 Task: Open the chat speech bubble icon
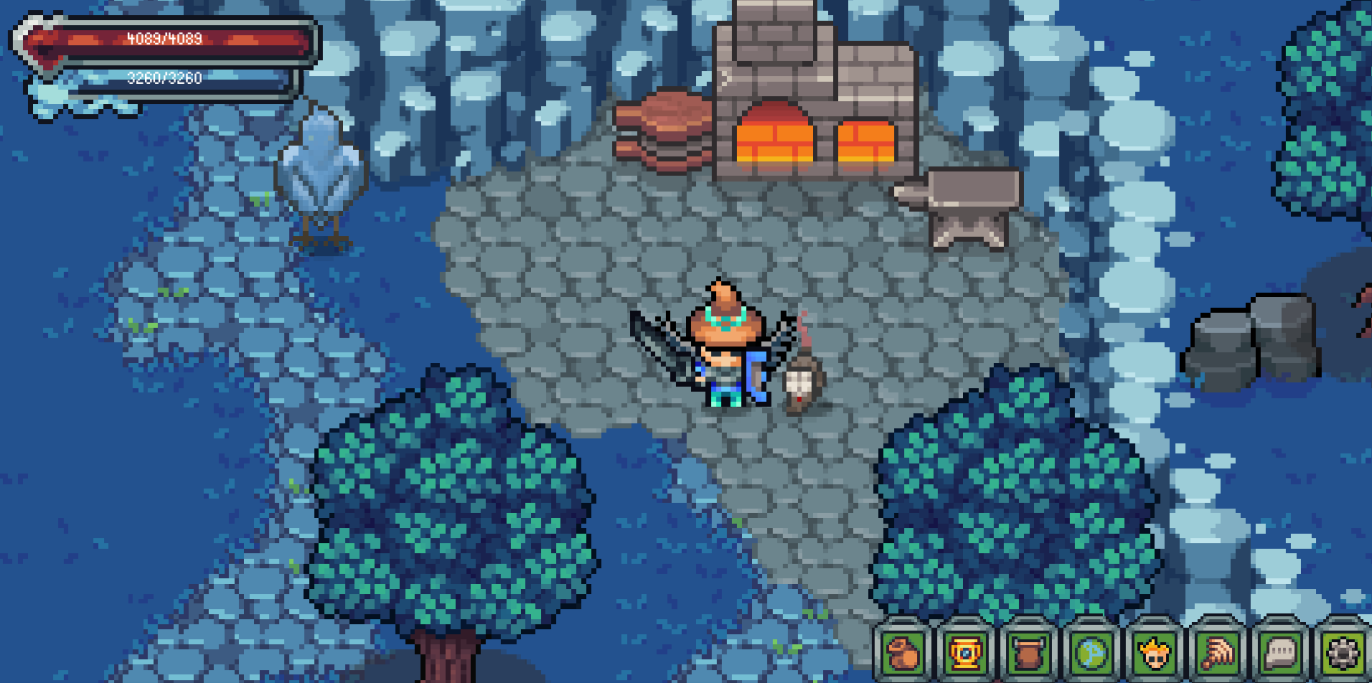1277,652
